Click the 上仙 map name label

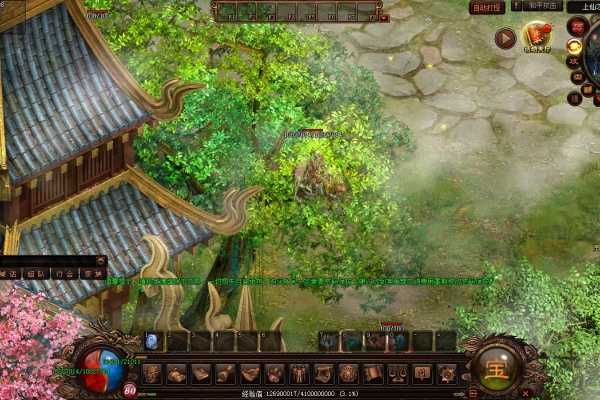pos(582,6)
